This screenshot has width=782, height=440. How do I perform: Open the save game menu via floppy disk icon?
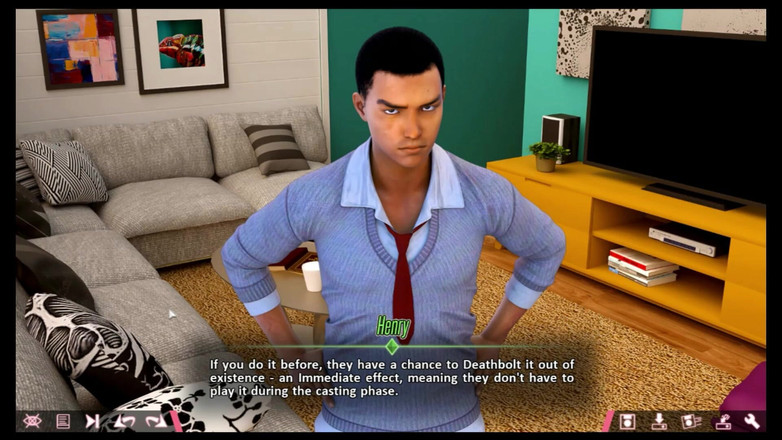(627, 421)
